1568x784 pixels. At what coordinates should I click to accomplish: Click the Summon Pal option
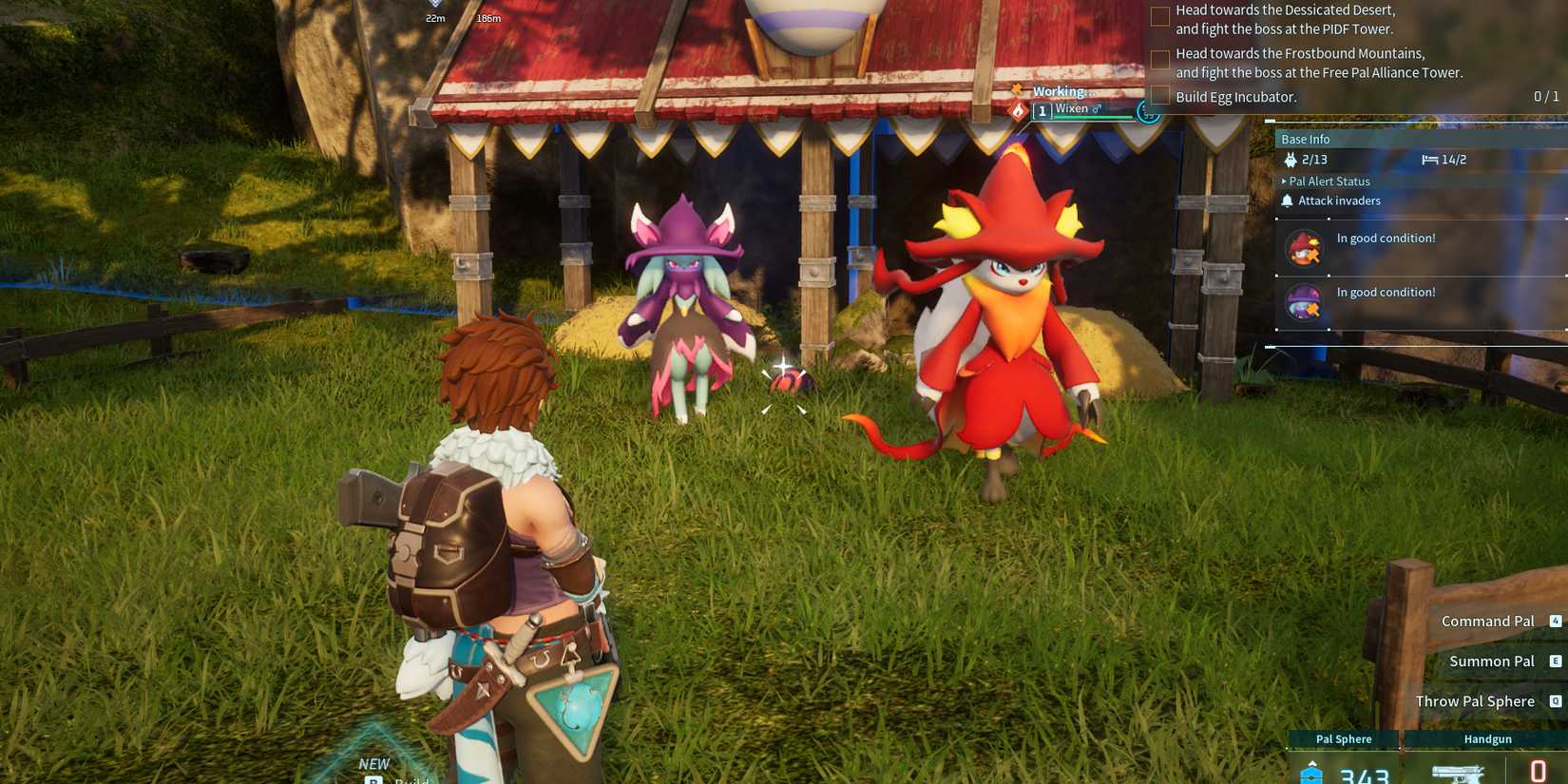pos(1492,660)
